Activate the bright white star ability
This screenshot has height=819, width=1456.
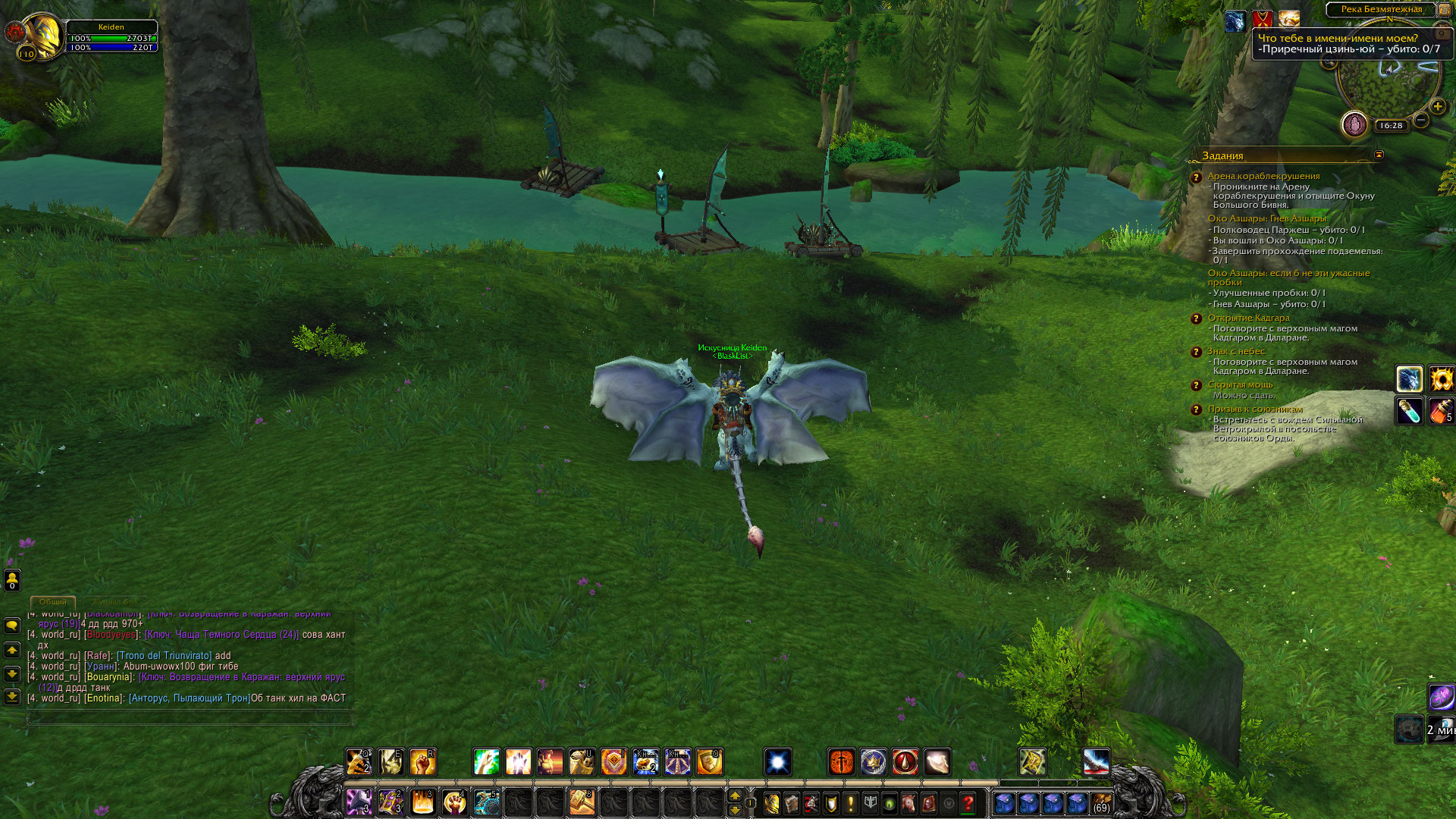pos(778,762)
